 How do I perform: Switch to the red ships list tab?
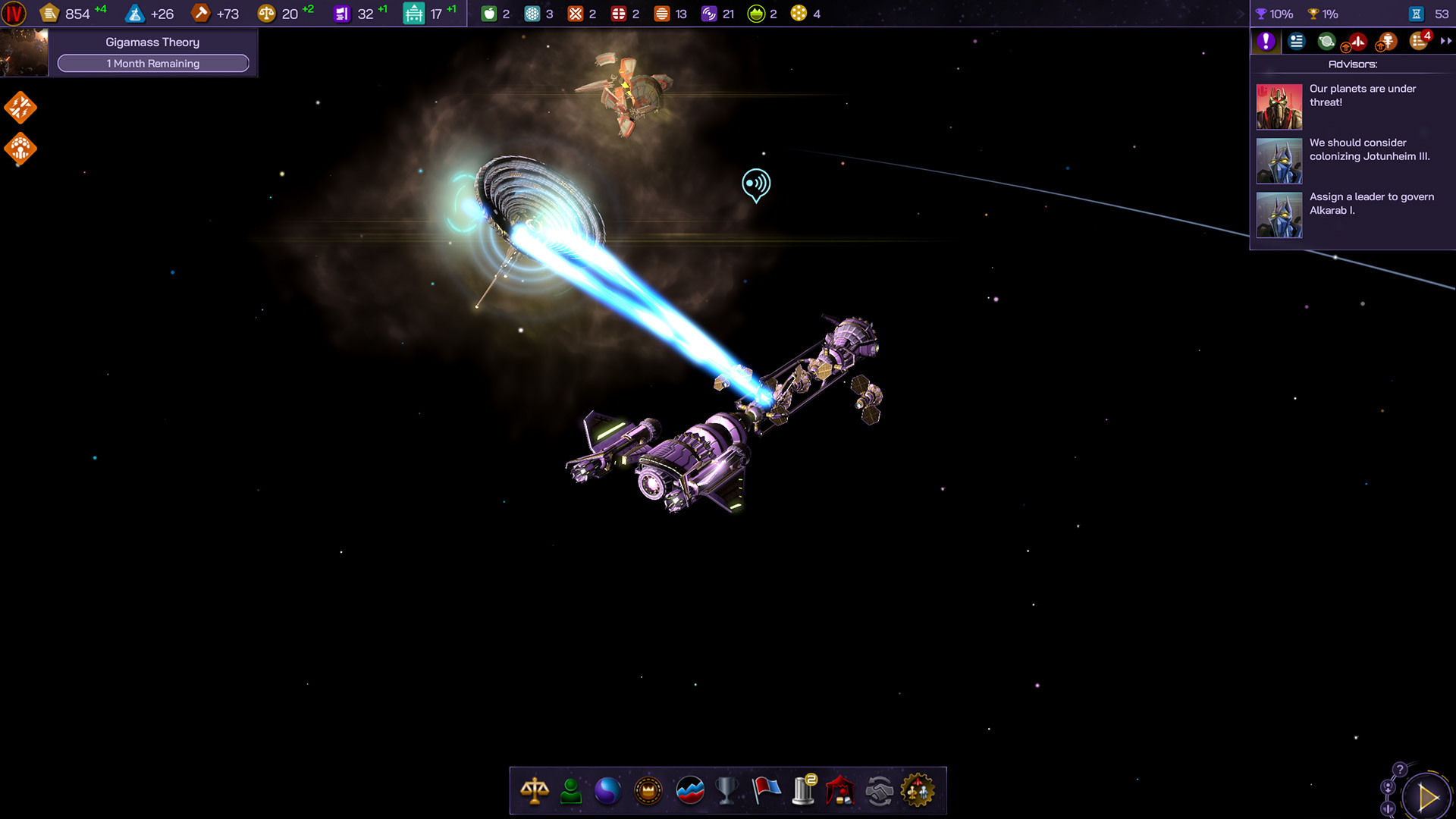click(1357, 42)
